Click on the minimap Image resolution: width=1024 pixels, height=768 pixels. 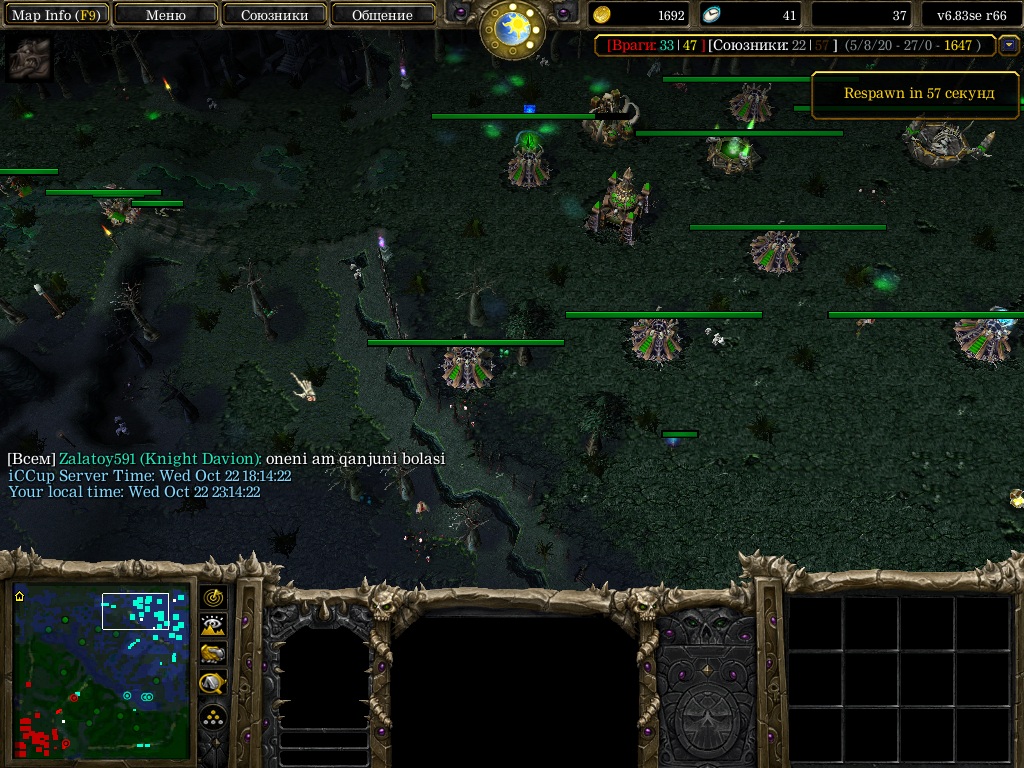101,671
